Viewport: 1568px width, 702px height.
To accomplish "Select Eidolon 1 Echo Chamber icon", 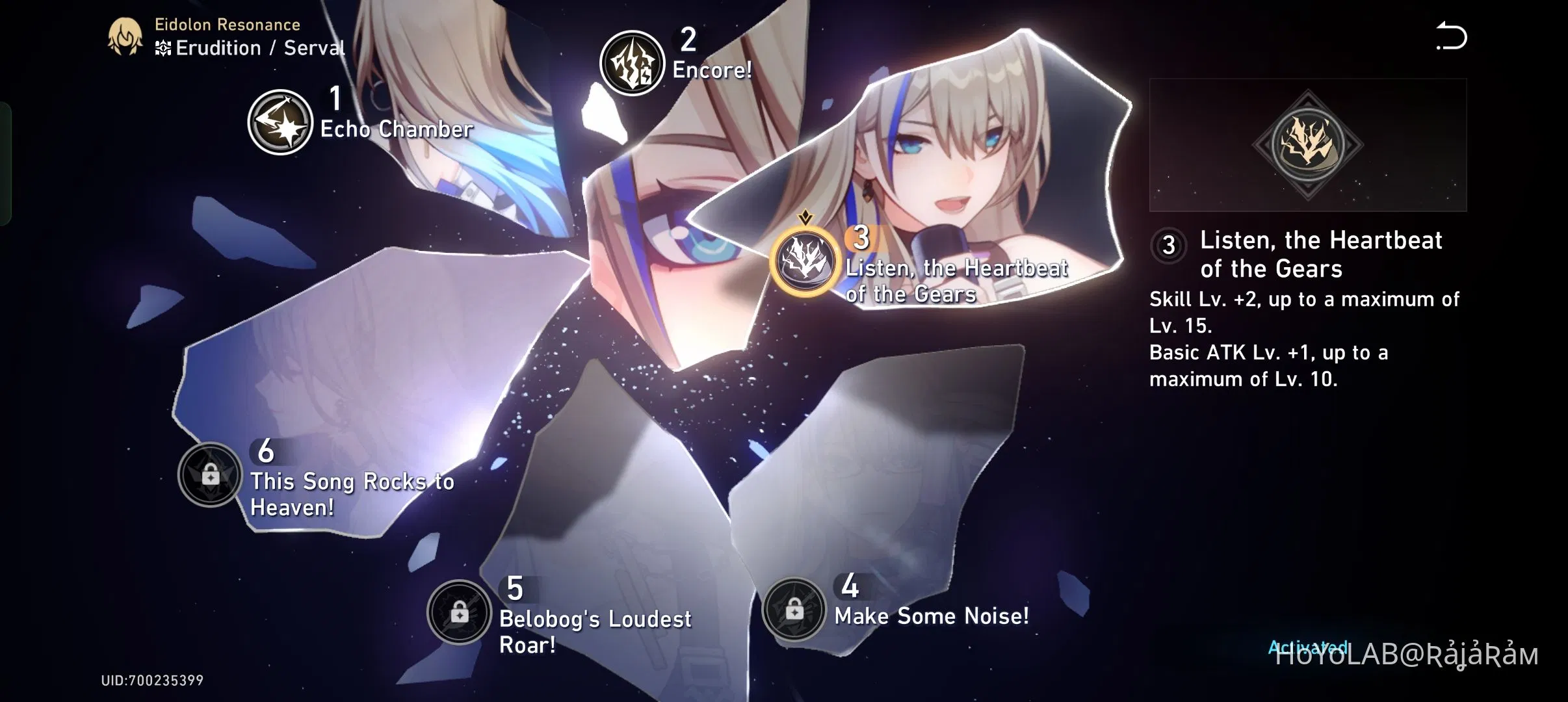I will click(281, 120).
